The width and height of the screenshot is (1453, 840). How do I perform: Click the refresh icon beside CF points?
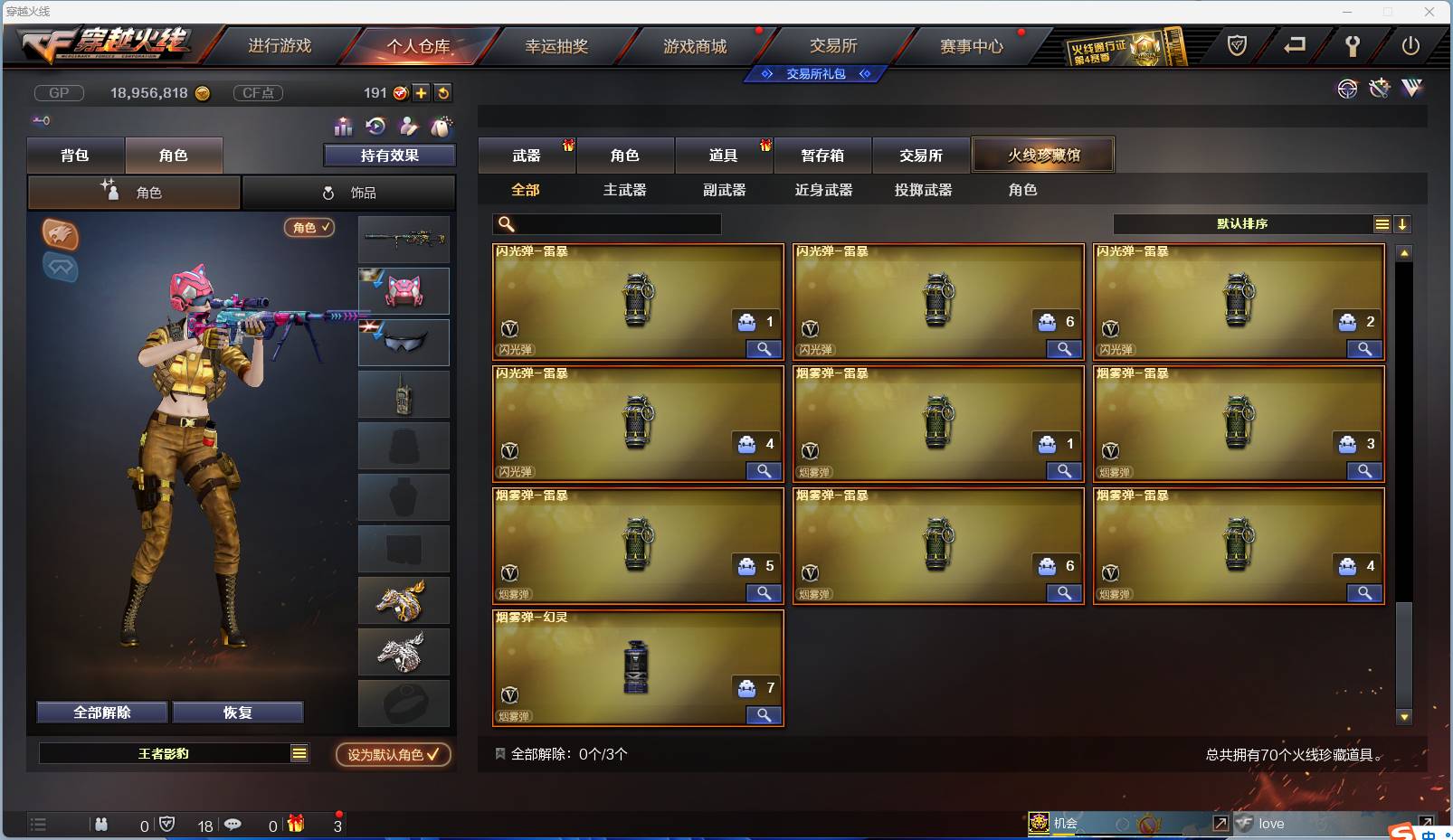pos(442,92)
